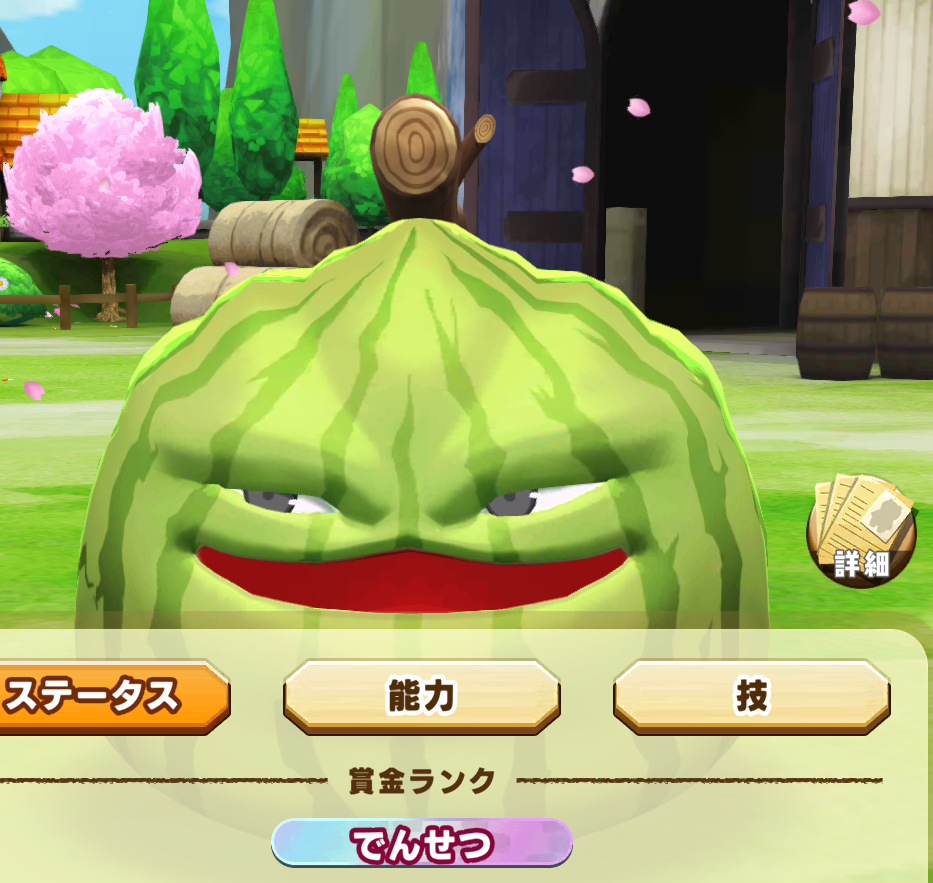Screen dimensions: 933x883
Task: Open the 能力 tab
Action: [421, 696]
